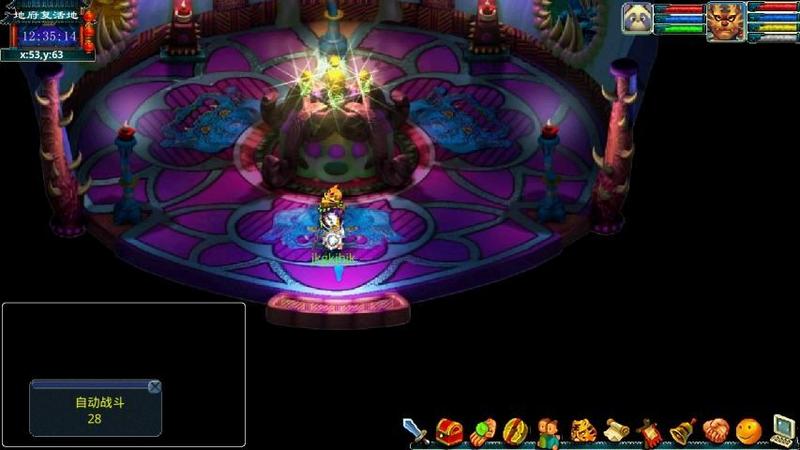The width and height of the screenshot is (800, 450).
Task: Close the 自动战斗 auto-battle popup
Action: [154, 387]
